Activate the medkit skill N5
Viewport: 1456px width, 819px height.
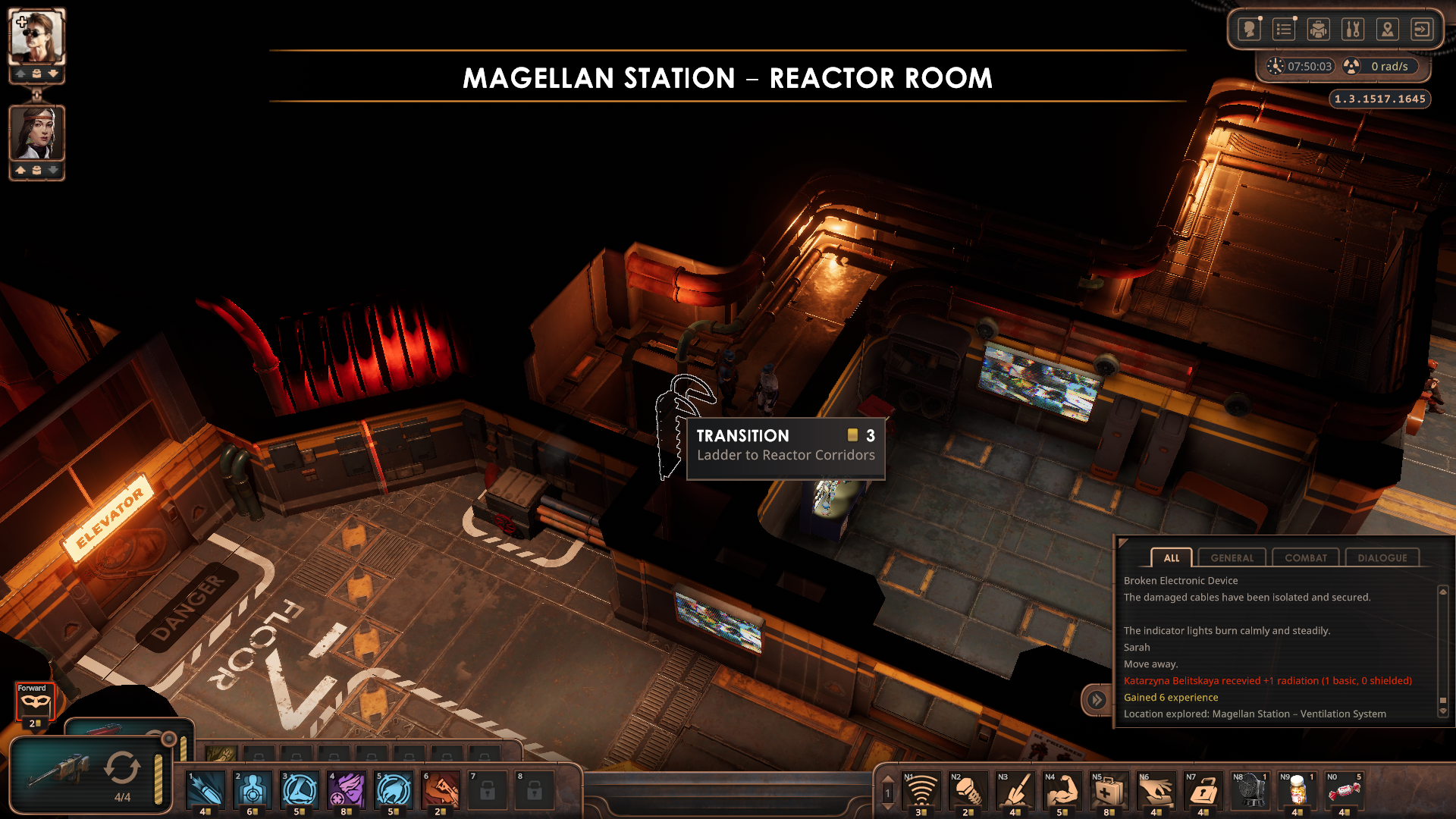1108,791
